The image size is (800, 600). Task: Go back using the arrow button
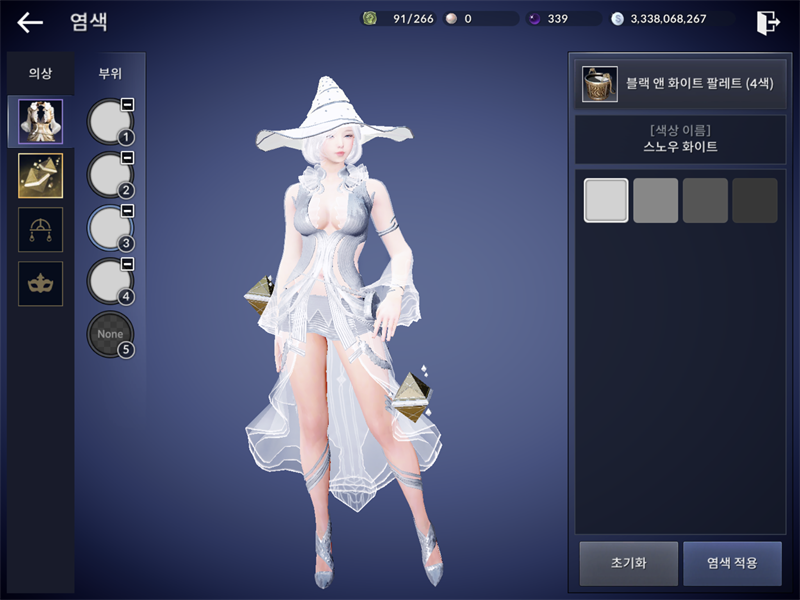tap(30, 22)
